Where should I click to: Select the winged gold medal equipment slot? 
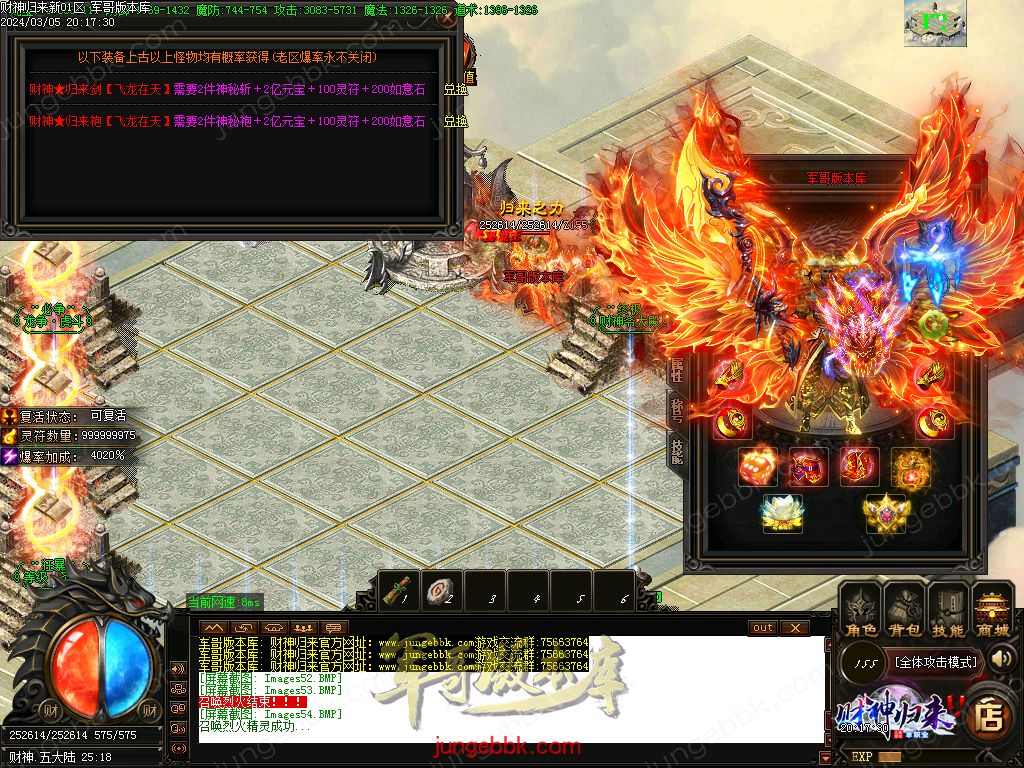[884, 513]
